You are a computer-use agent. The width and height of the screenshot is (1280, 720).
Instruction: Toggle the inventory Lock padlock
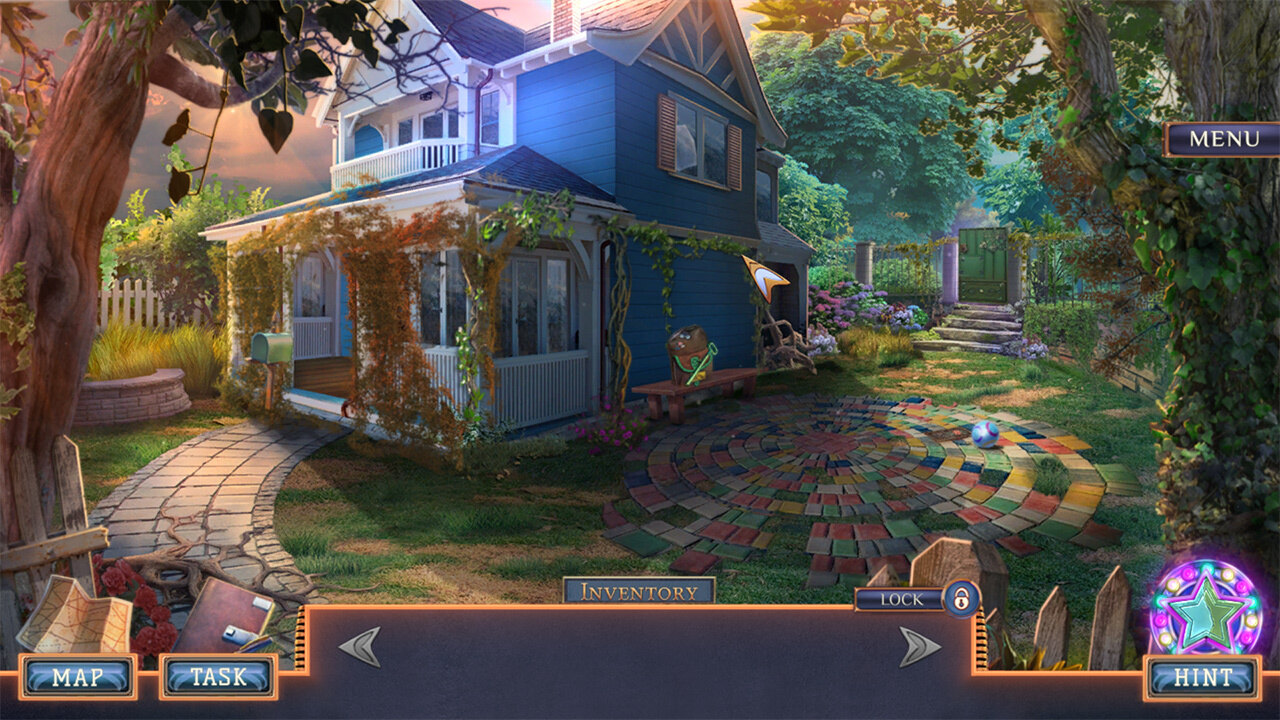click(x=961, y=599)
